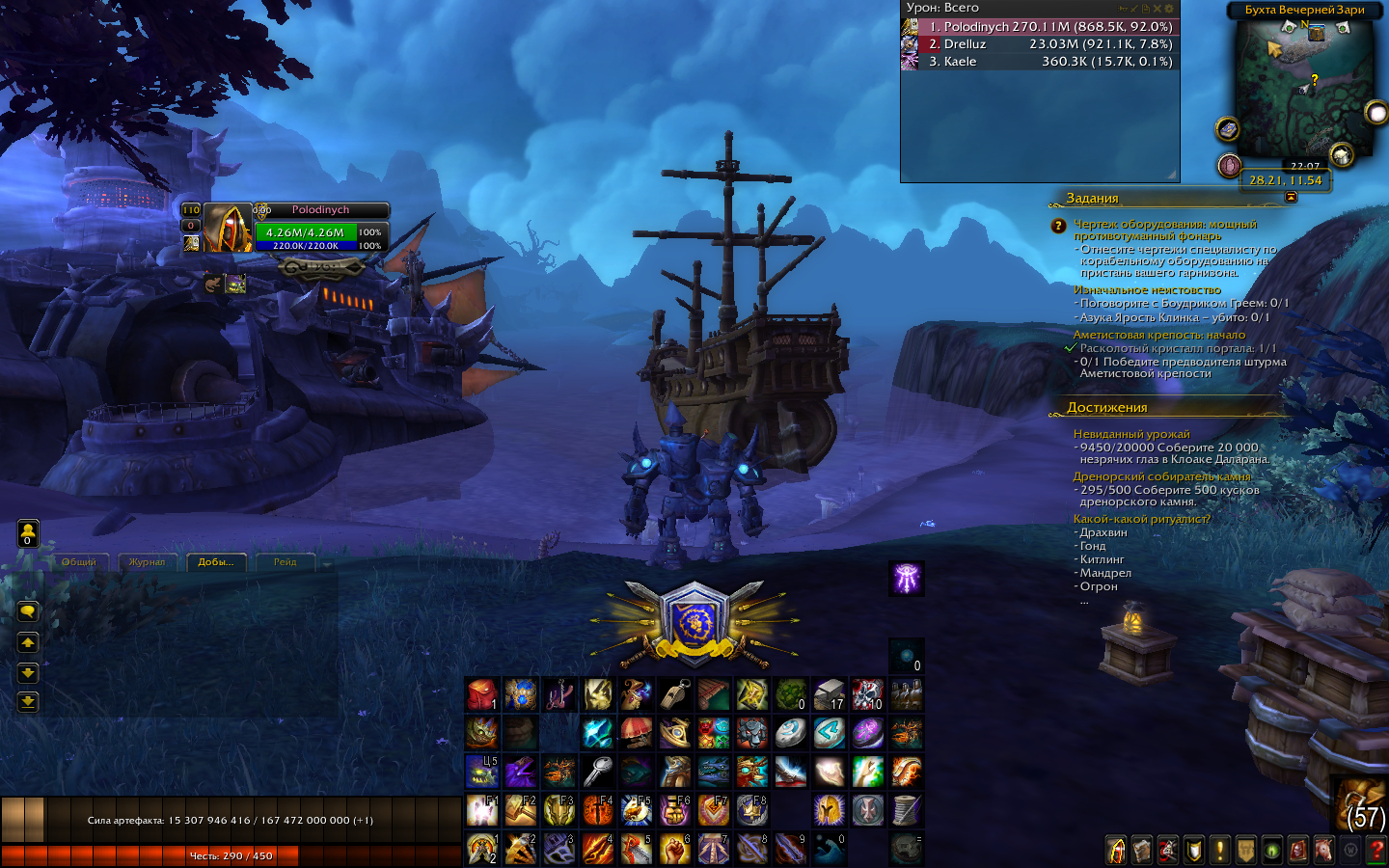The width and height of the screenshot is (1389, 868).
Task: Switch to the Общий chat tab
Action: click(x=79, y=562)
